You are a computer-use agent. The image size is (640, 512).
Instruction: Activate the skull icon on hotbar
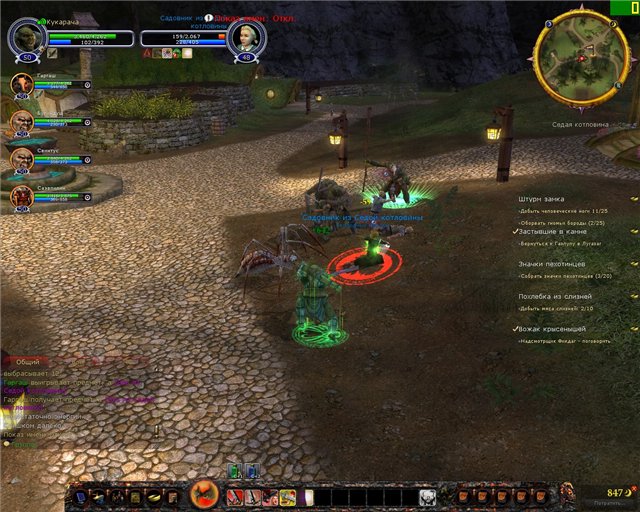[427, 496]
